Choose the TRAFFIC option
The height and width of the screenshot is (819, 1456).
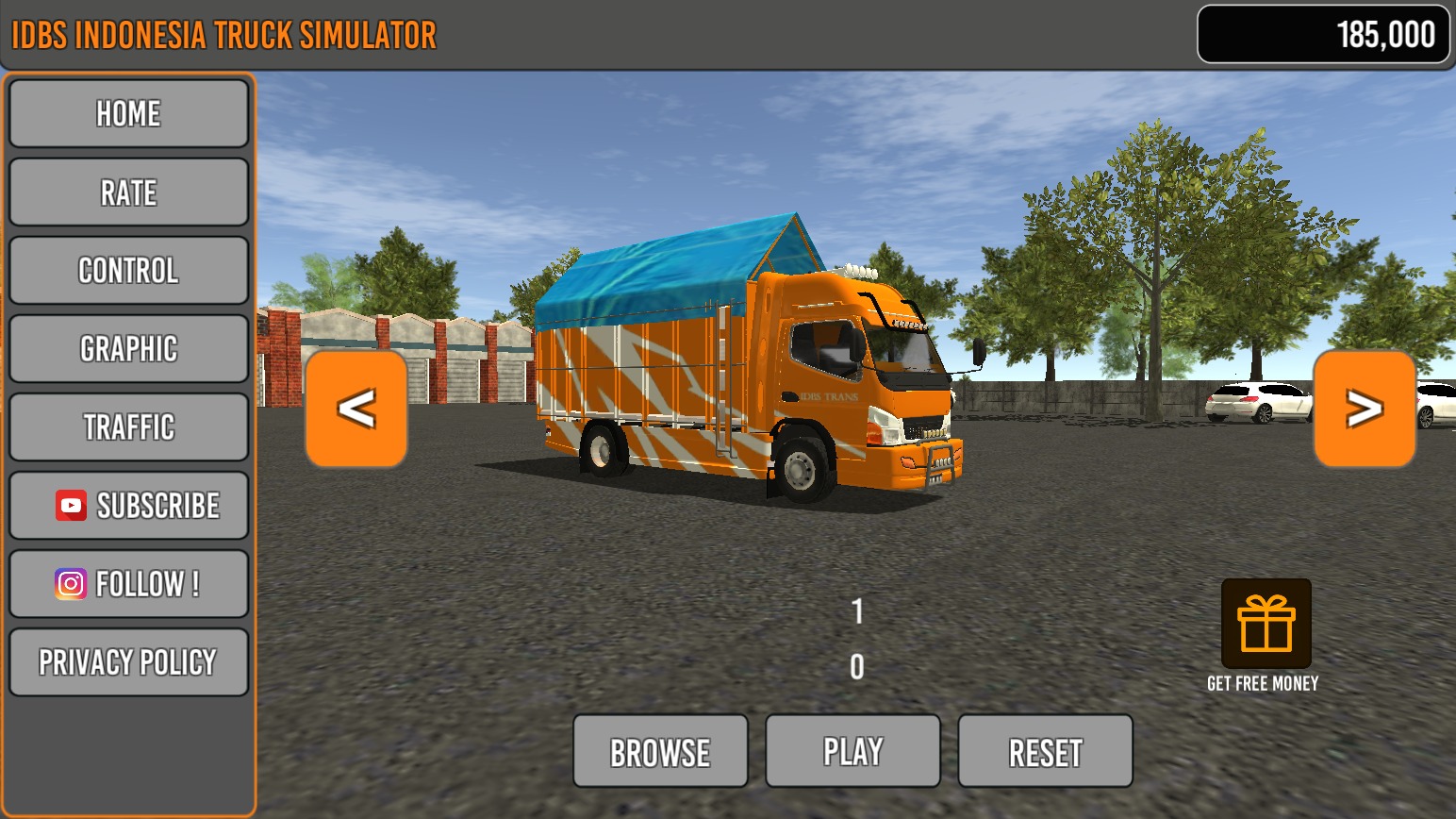tap(128, 427)
